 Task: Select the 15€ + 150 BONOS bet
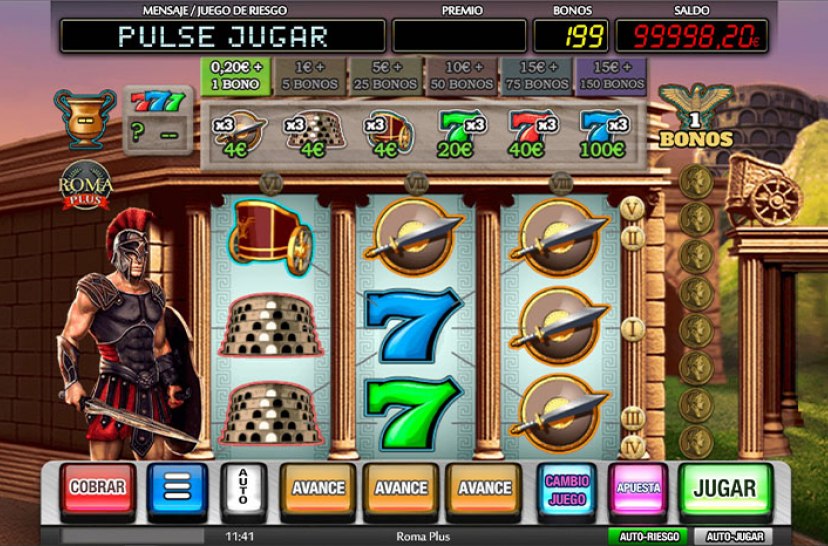611,76
